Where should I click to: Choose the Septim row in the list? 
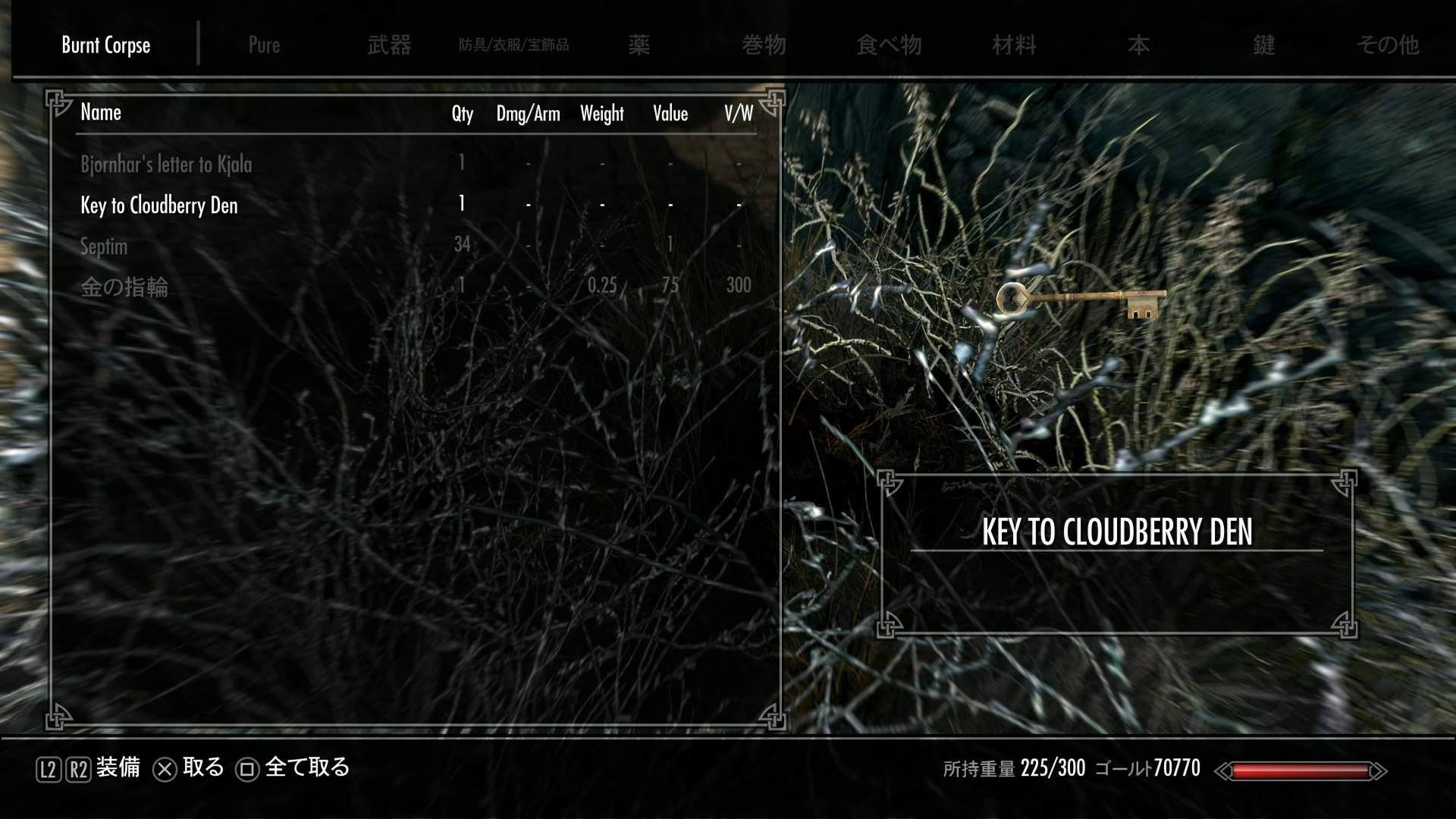104,246
